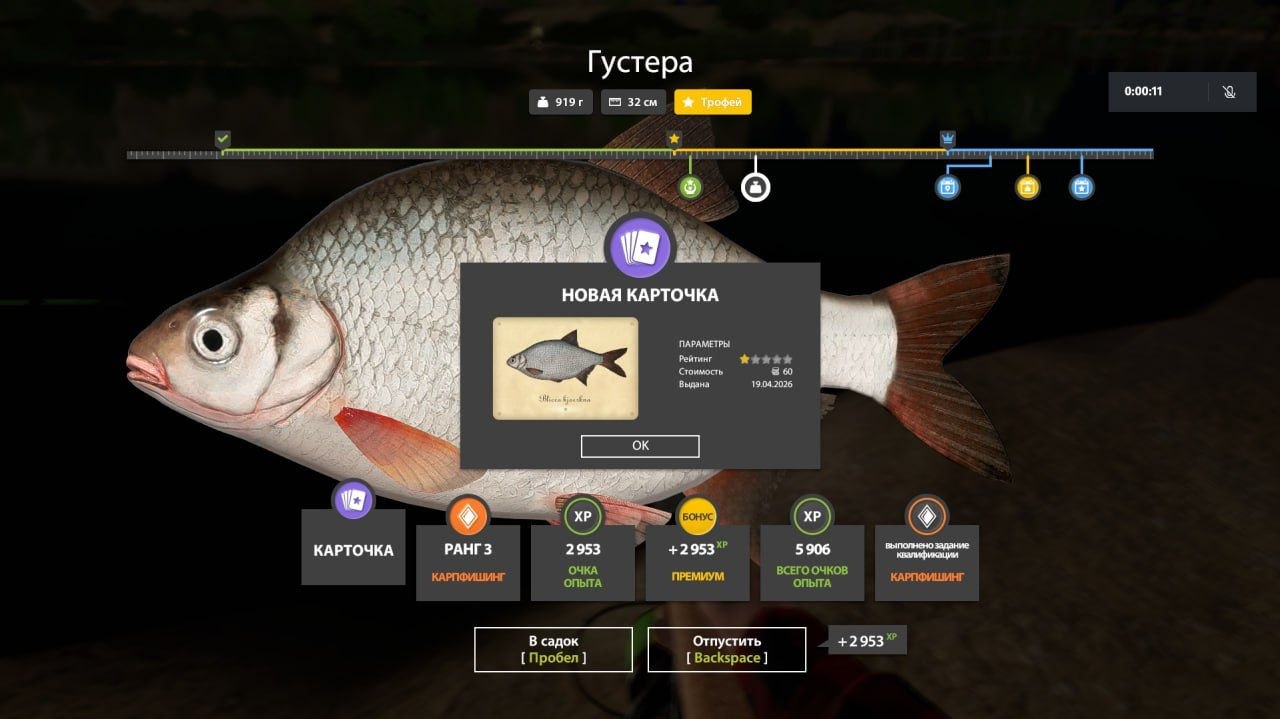Screen dimensions: 1280x719
Task: Click the Премиум bonus XP tile
Action: [x=697, y=561]
